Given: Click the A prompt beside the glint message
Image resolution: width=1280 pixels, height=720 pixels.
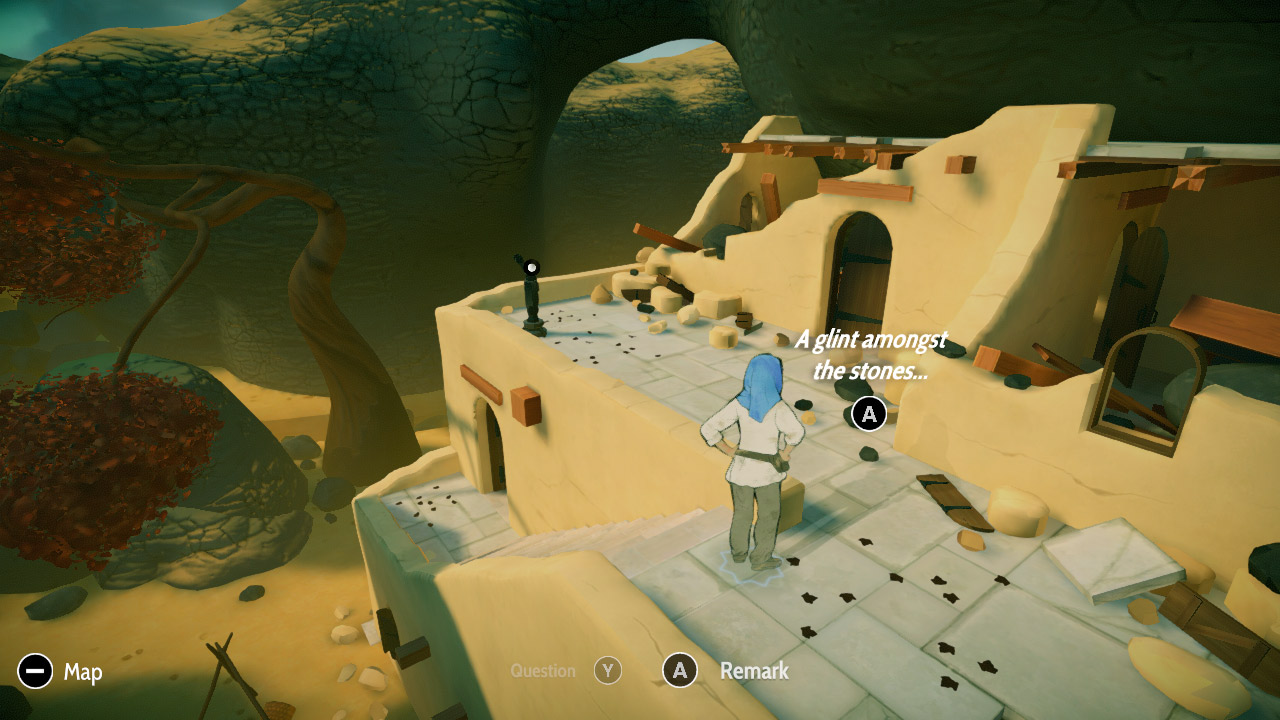Looking at the screenshot, I should (868, 413).
